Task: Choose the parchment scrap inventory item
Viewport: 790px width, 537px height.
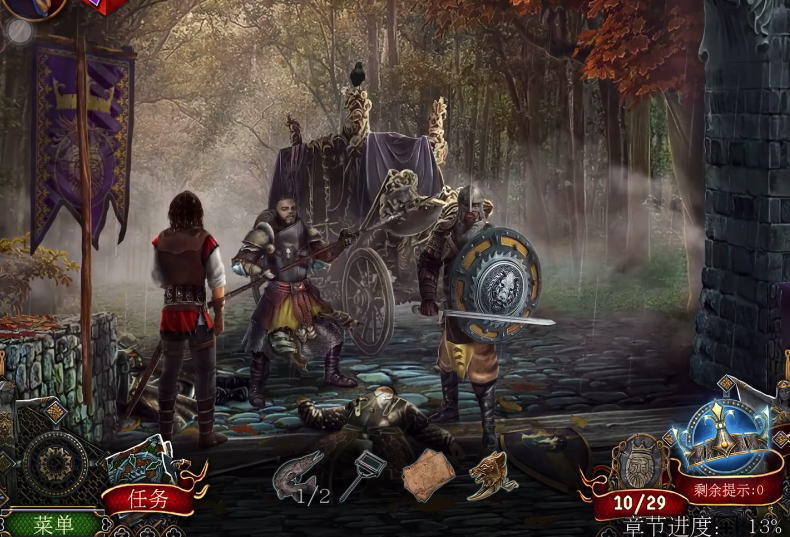Action: pyautogui.click(x=428, y=473)
